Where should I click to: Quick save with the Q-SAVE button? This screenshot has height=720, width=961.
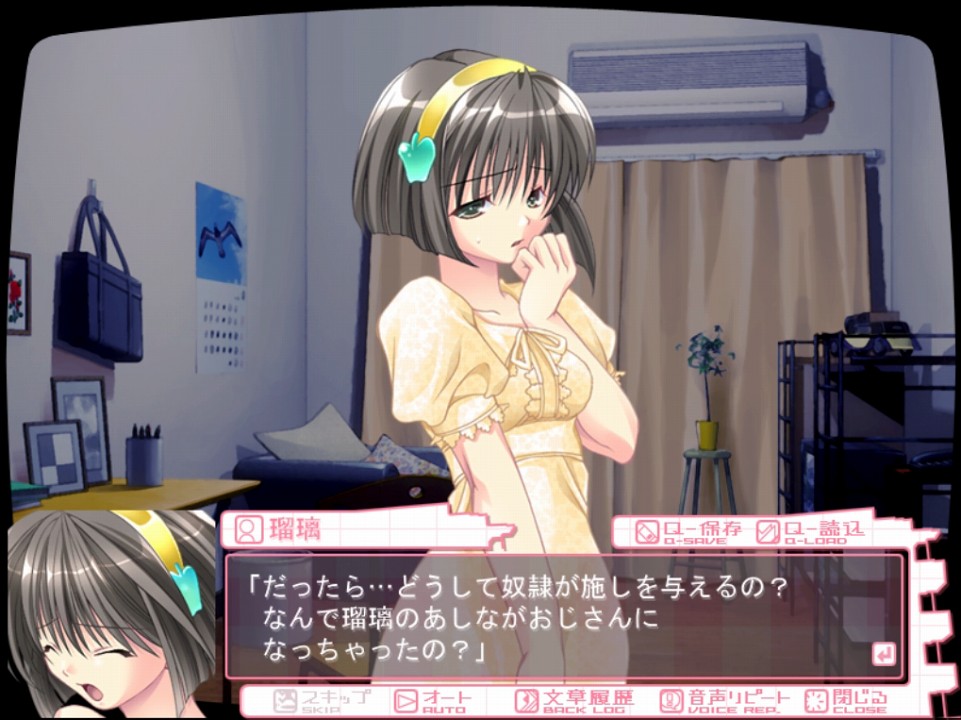(x=690, y=531)
